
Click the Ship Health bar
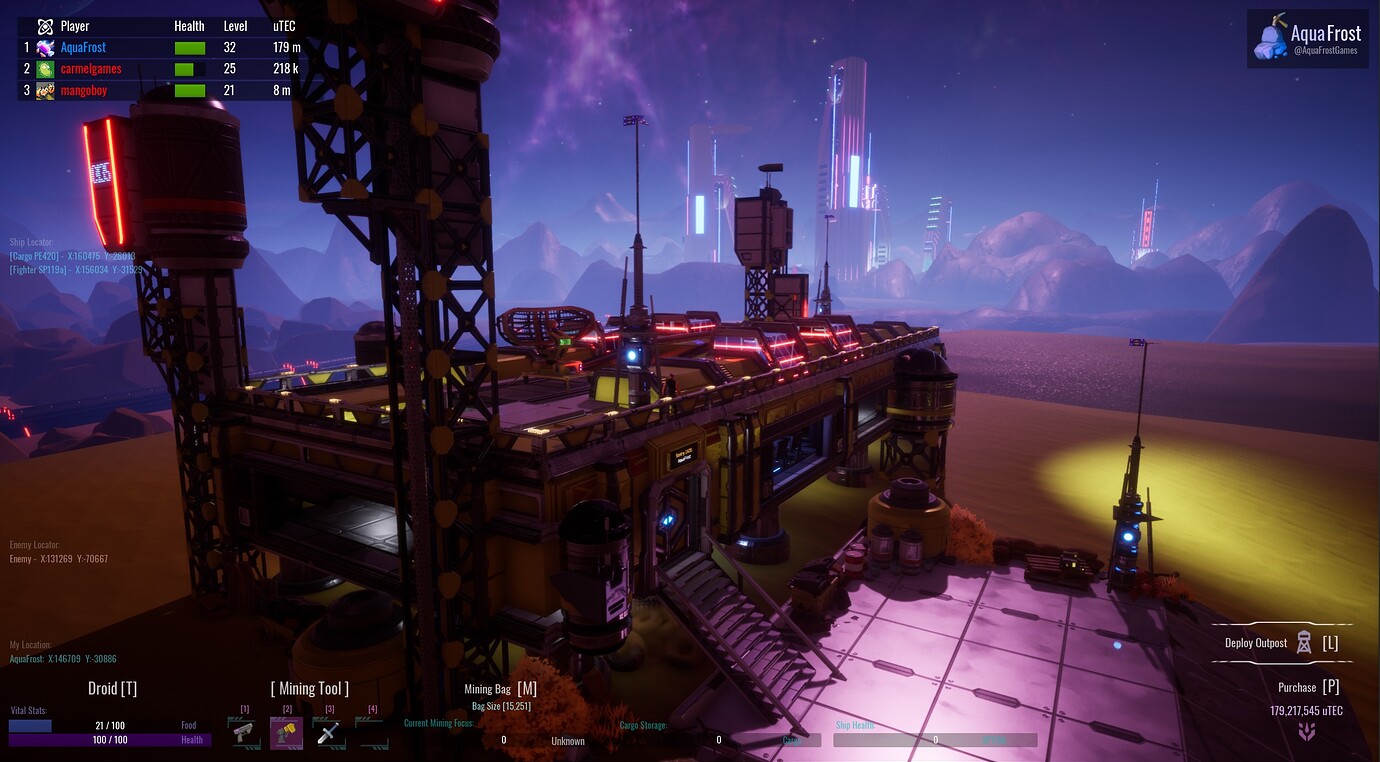click(935, 739)
